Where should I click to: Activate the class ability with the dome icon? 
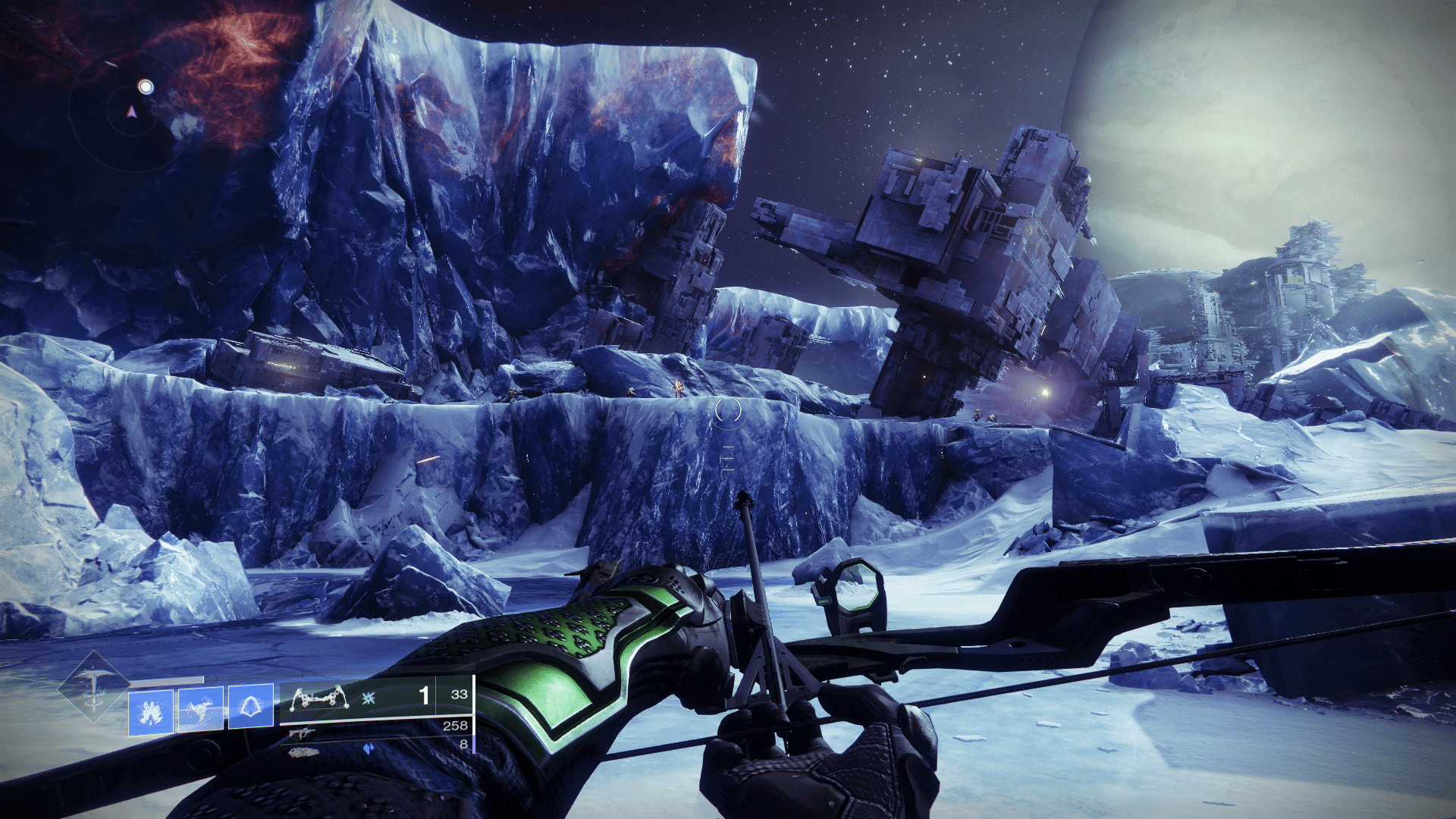(x=251, y=707)
